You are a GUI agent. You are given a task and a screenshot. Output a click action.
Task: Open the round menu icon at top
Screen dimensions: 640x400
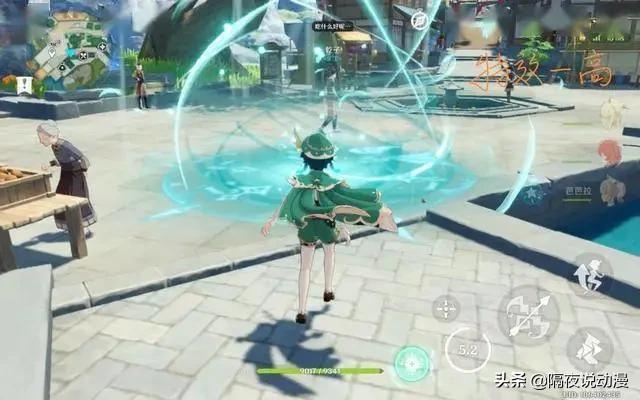tap(420, 20)
